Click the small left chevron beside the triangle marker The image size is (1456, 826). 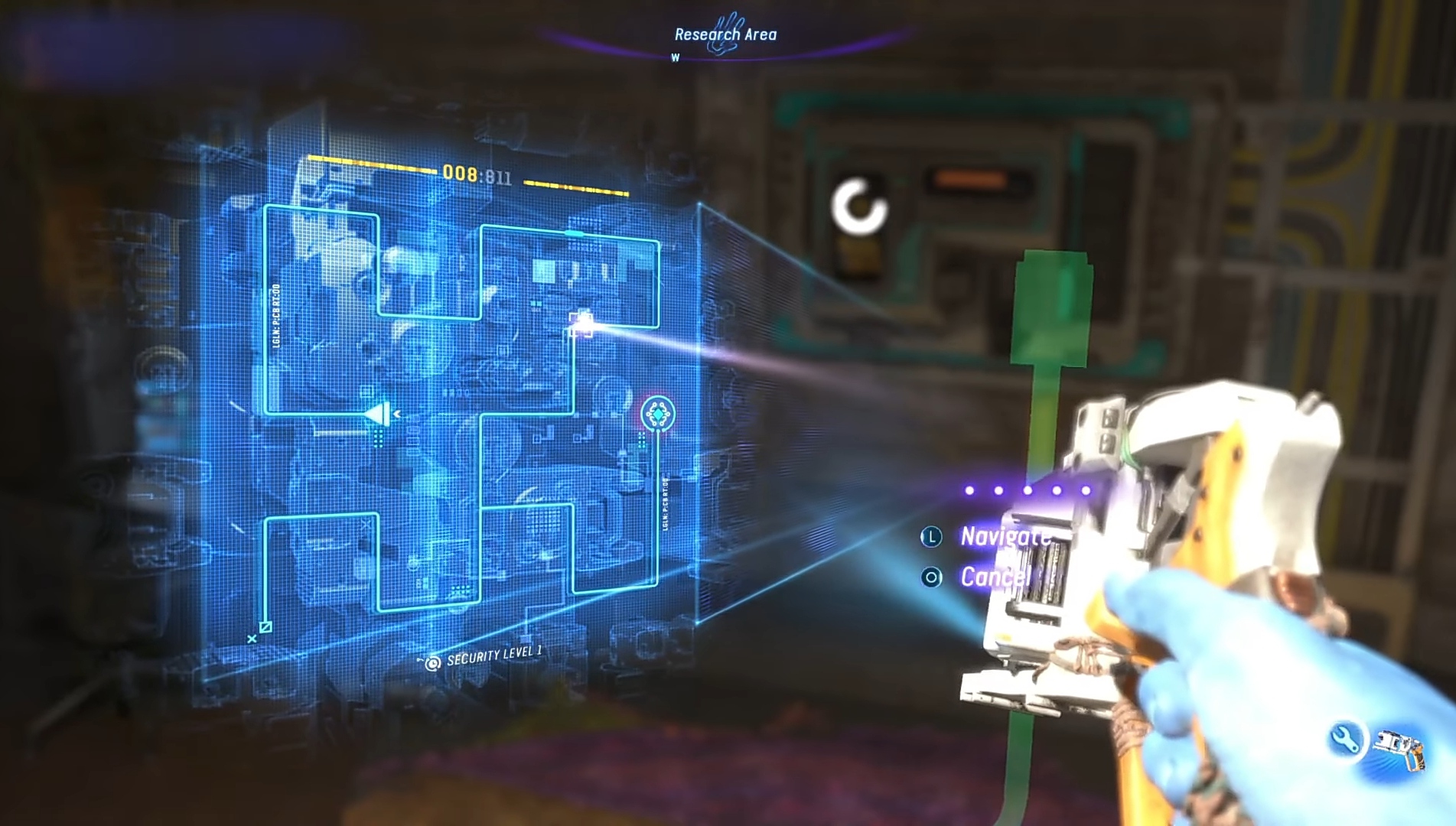(397, 414)
